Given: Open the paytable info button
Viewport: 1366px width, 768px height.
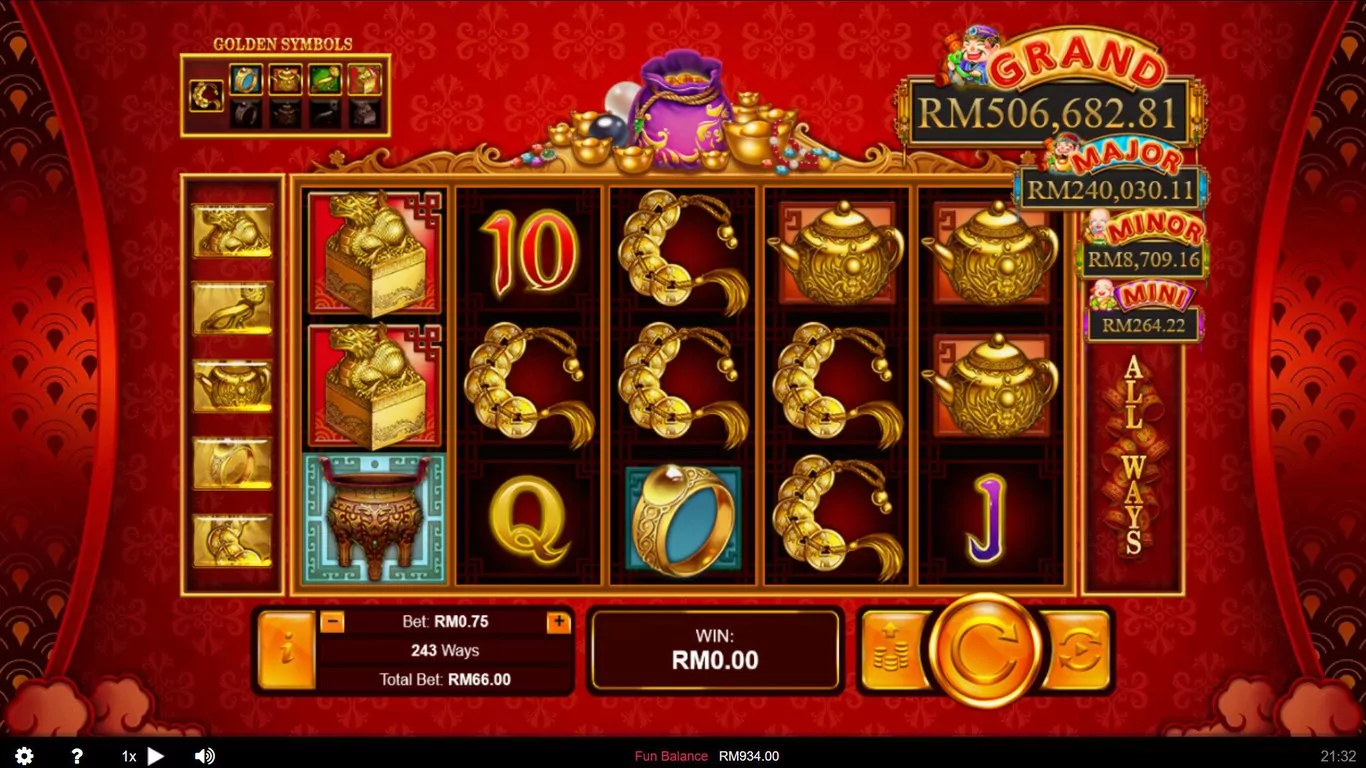Looking at the screenshot, I should (286, 651).
